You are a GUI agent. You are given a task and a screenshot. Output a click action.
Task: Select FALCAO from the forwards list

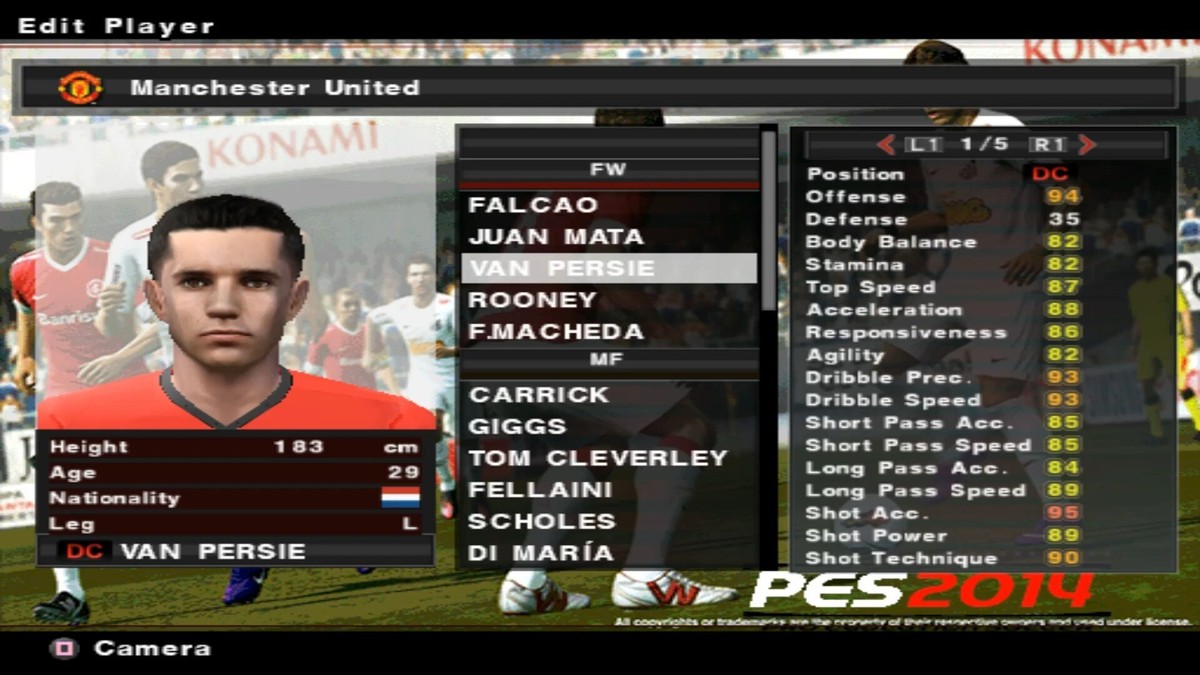coord(533,205)
